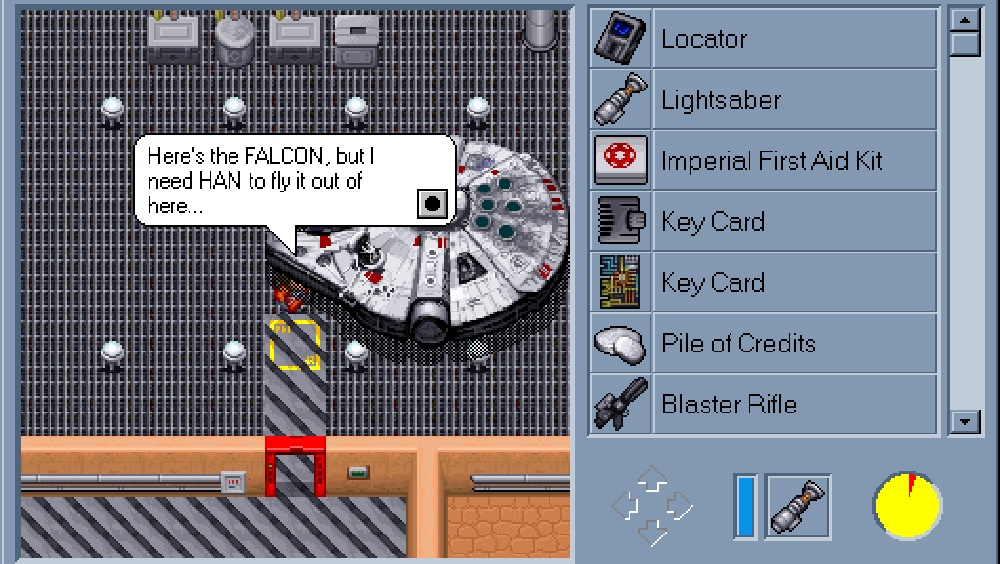Select the Pile of Credits

764,344
